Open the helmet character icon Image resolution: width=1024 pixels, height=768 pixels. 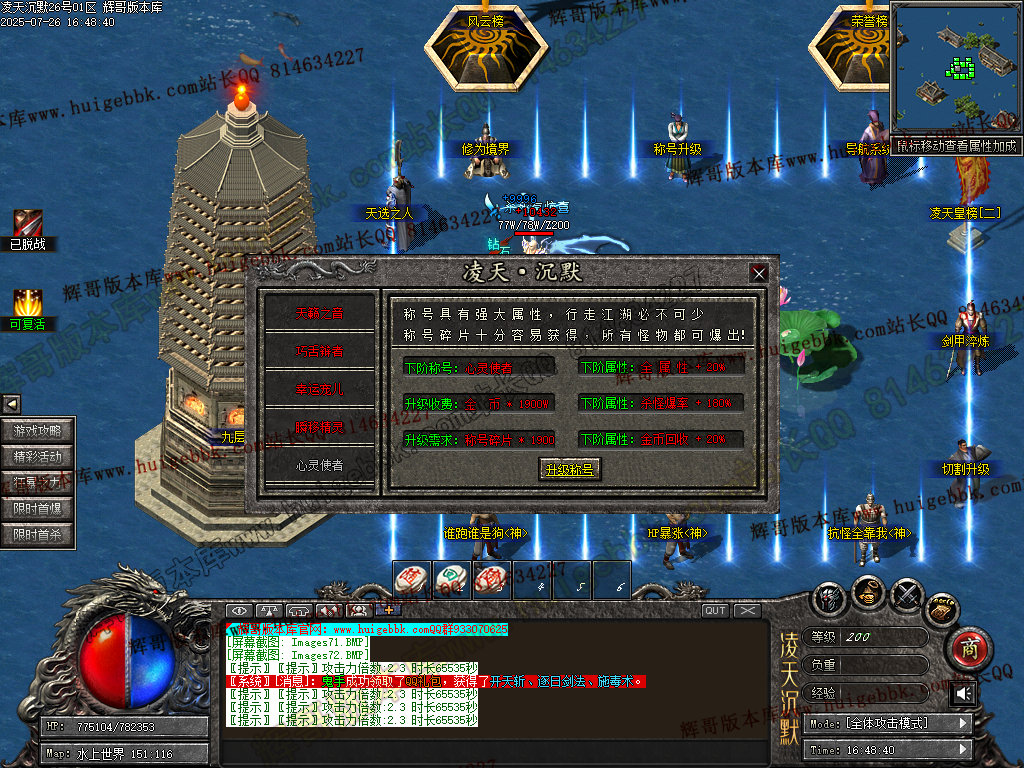click(x=829, y=597)
